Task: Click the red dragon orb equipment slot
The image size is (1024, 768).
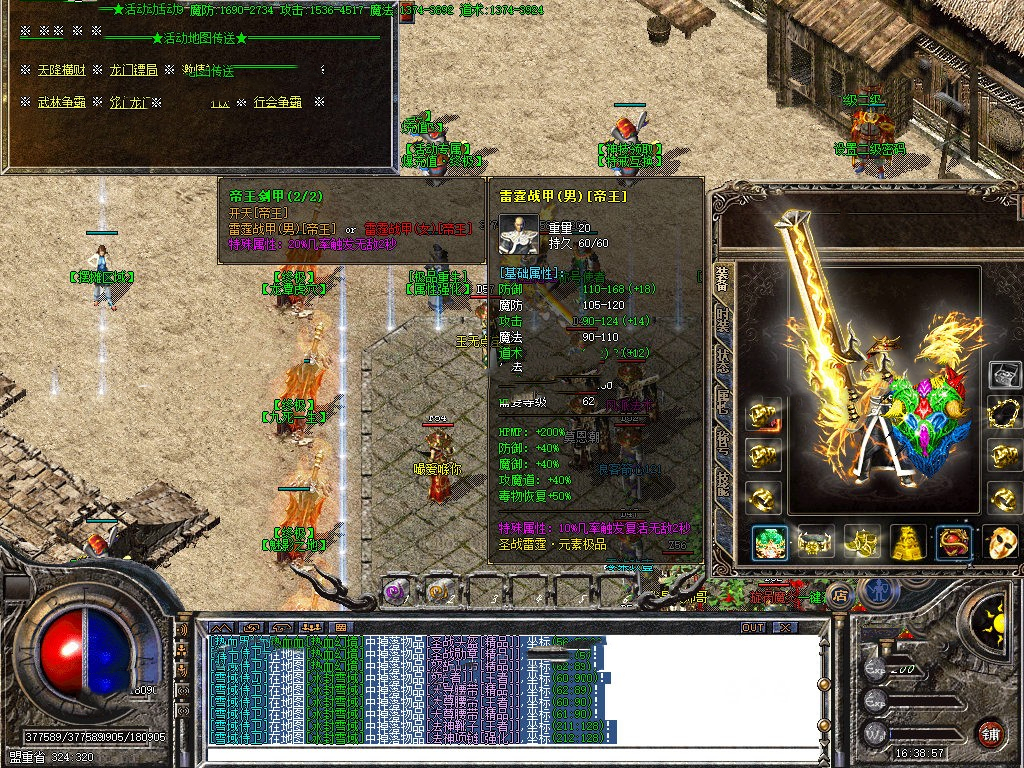Action: (953, 542)
